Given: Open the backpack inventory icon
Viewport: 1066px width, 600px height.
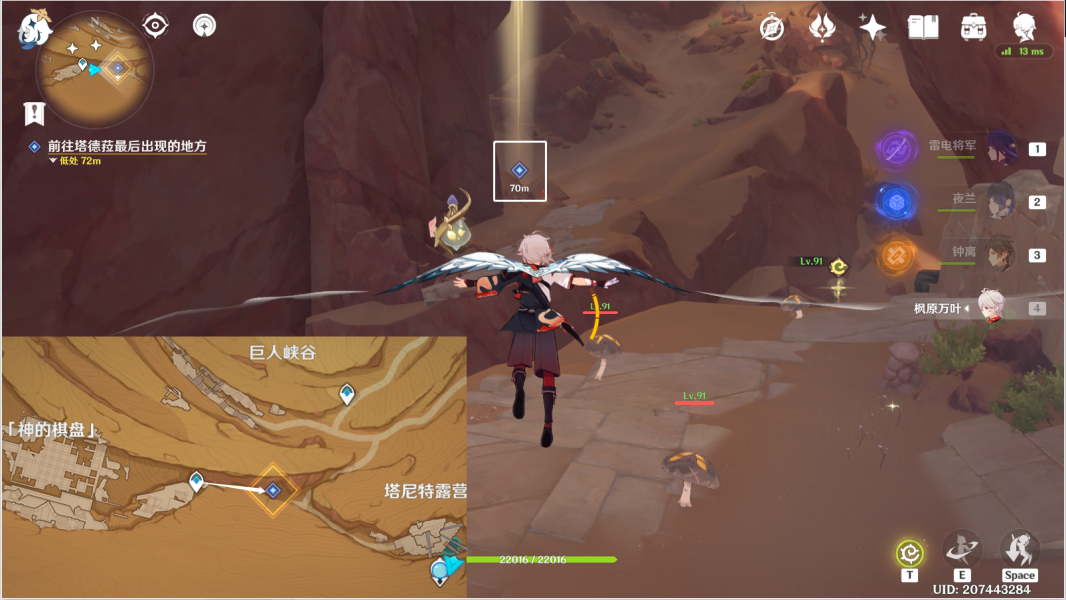Looking at the screenshot, I should [x=972, y=27].
